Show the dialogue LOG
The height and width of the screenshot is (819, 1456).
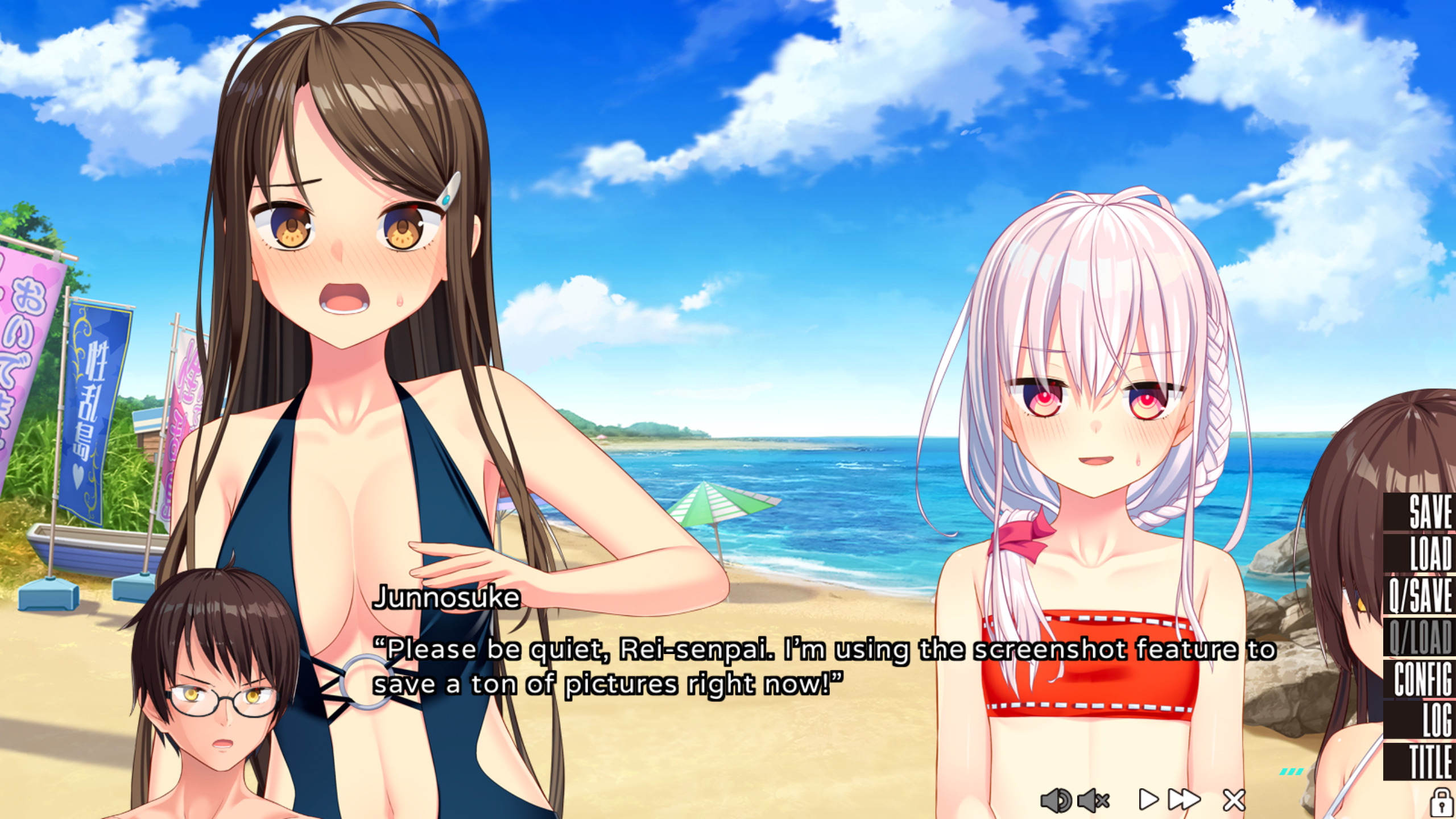[1421, 720]
